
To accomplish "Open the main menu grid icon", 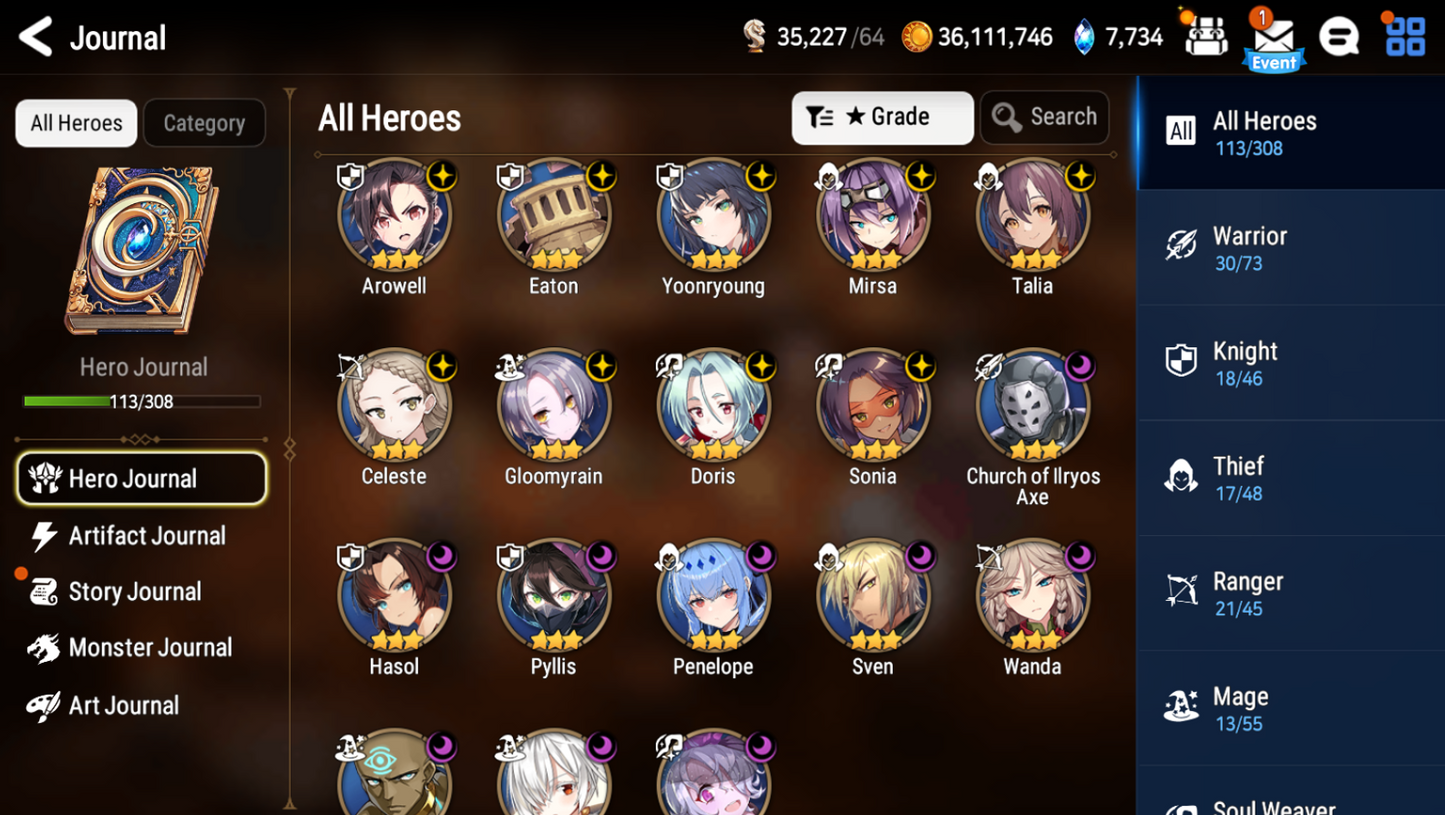I will pos(1405,37).
